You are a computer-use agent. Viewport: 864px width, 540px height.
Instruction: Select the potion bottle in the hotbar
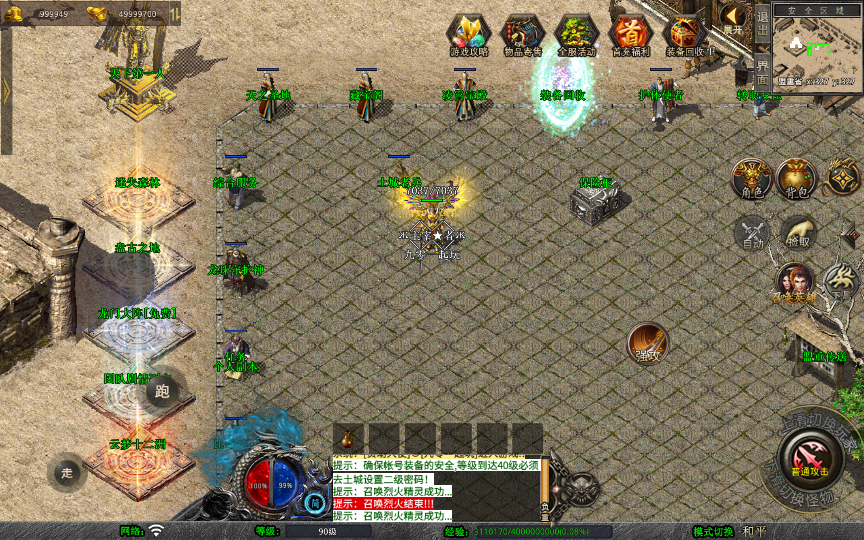[347, 438]
